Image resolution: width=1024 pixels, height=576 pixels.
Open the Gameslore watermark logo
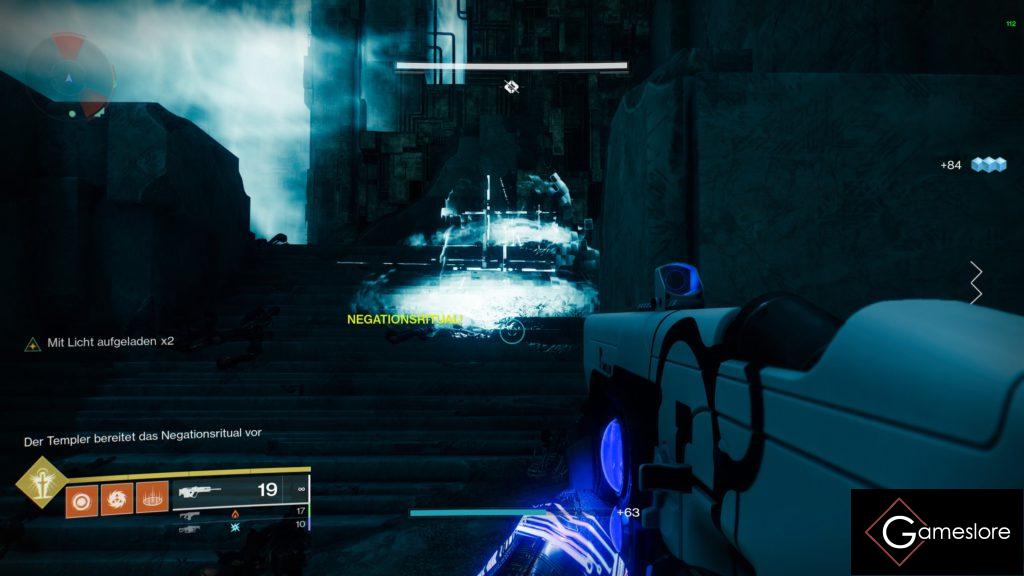coord(937,533)
